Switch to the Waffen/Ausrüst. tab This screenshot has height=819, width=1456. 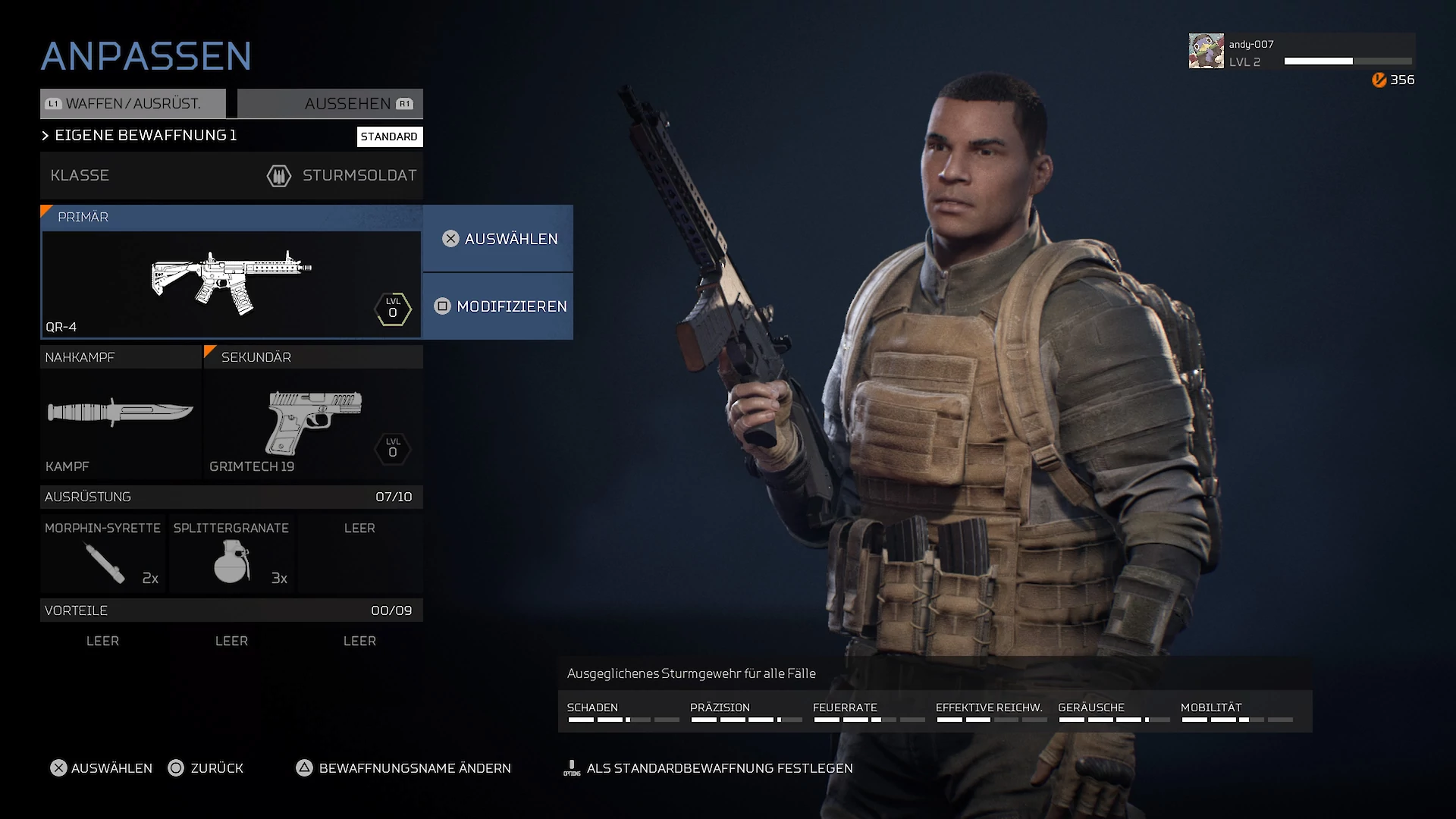click(133, 104)
